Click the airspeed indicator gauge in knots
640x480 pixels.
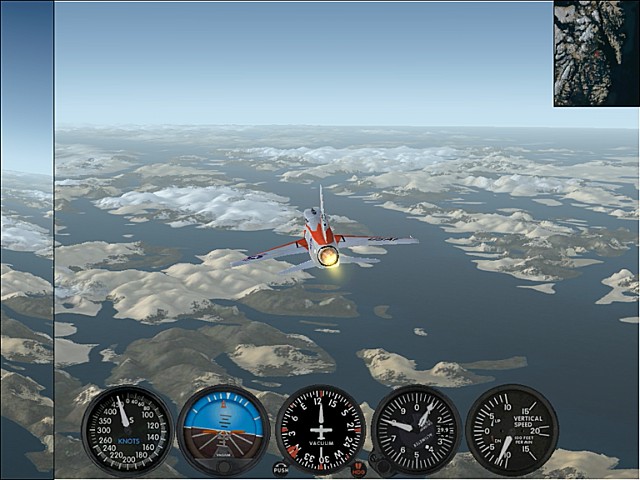tap(126, 429)
